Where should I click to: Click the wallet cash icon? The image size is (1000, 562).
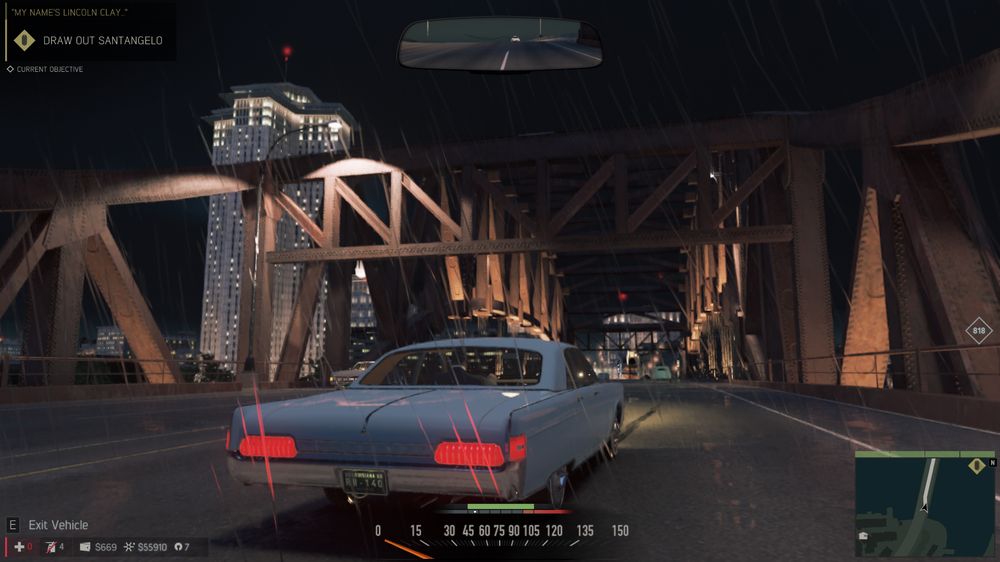(85, 547)
